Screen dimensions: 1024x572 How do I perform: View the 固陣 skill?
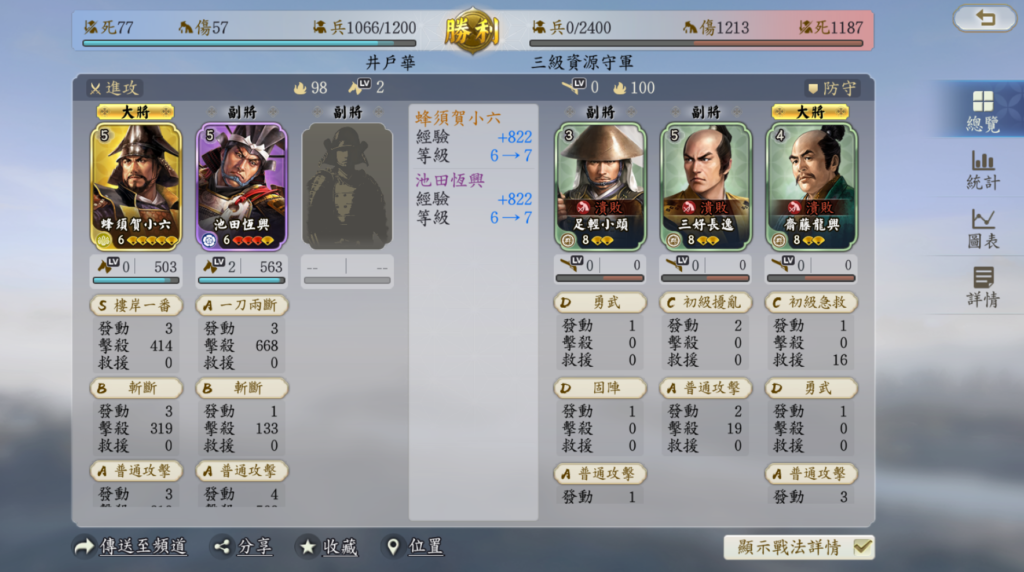600,388
